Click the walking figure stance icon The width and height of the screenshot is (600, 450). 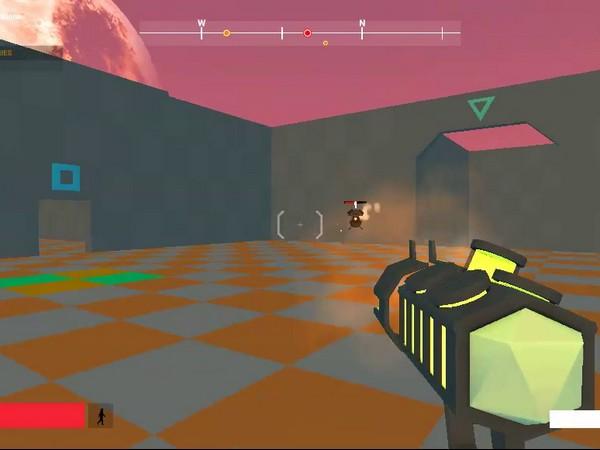tap(100, 416)
